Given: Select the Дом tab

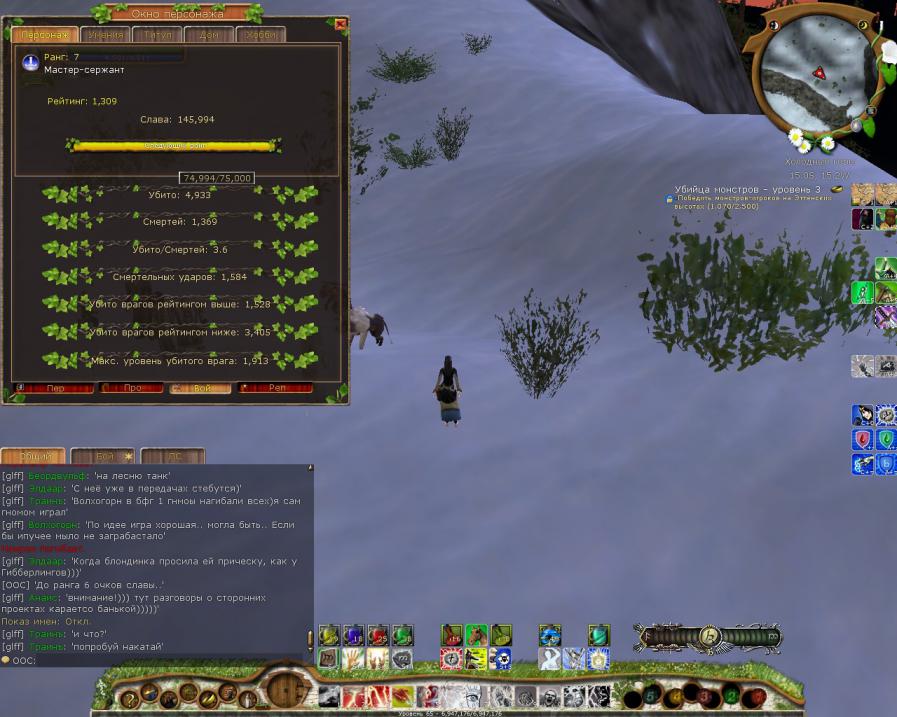Looking at the screenshot, I should point(209,35).
